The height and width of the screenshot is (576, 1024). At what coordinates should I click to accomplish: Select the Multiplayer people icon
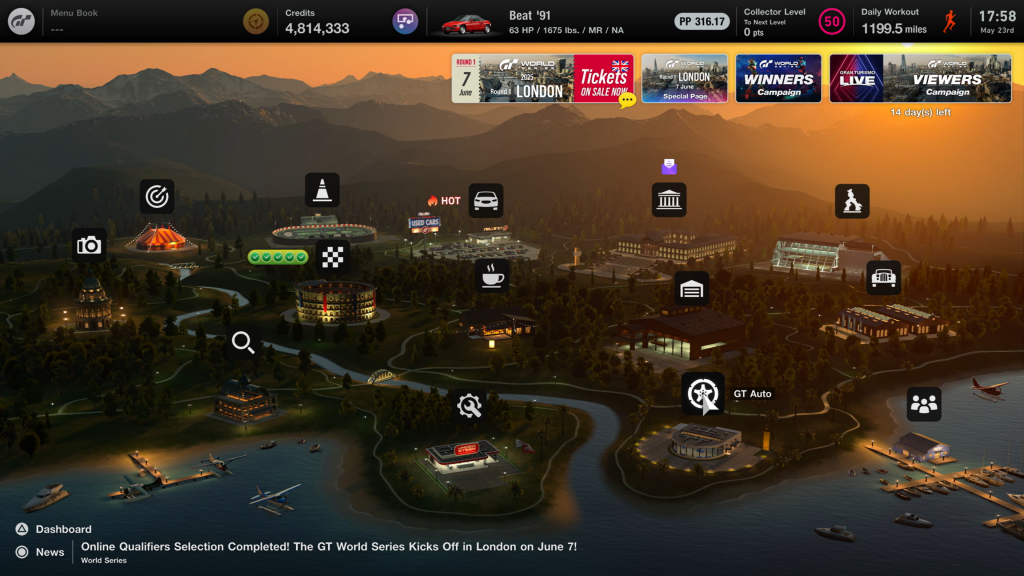coord(924,404)
